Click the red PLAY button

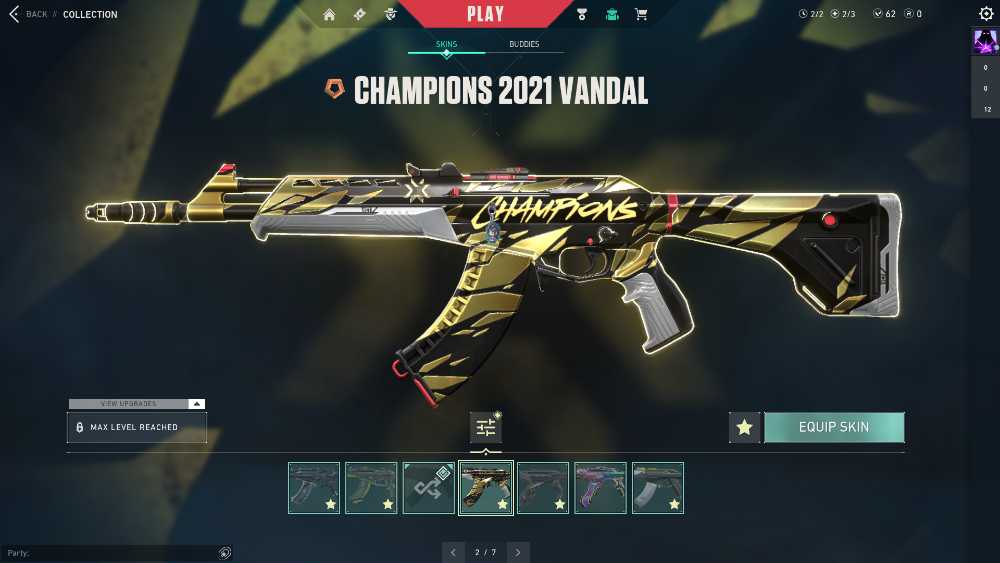pos(486,14)
